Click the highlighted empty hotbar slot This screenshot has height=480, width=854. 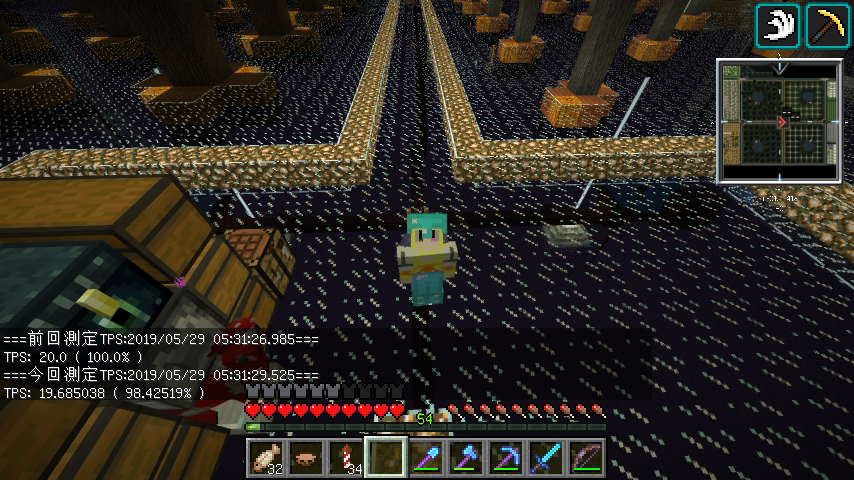(385, 458)
